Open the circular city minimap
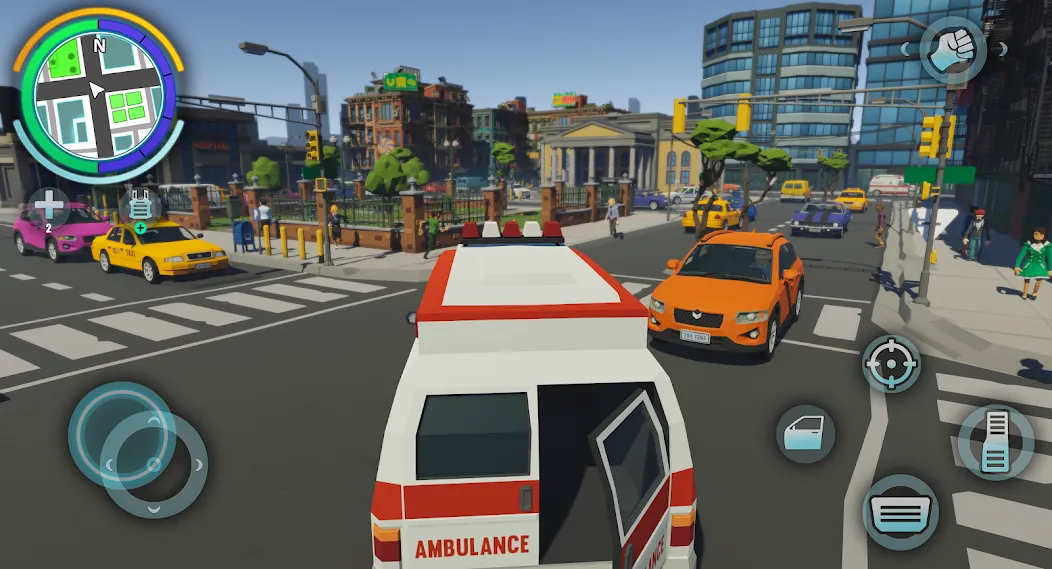The image size is (1052, 569). [x=98, y=95]
